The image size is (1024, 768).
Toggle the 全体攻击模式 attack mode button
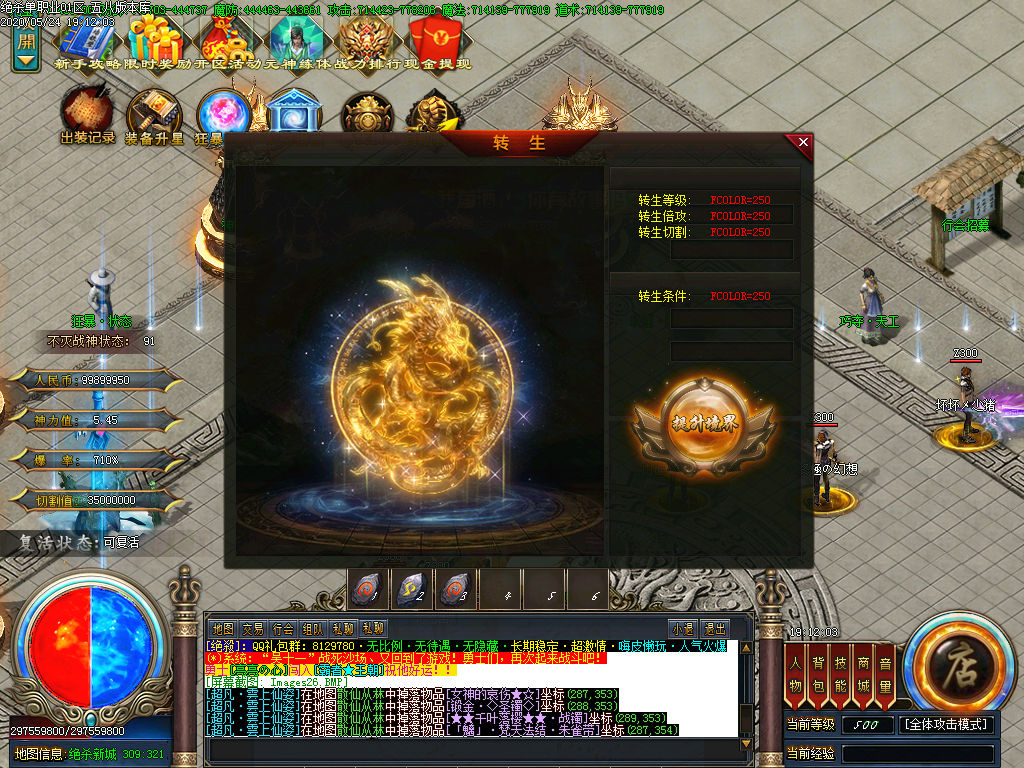coord(947,724)
